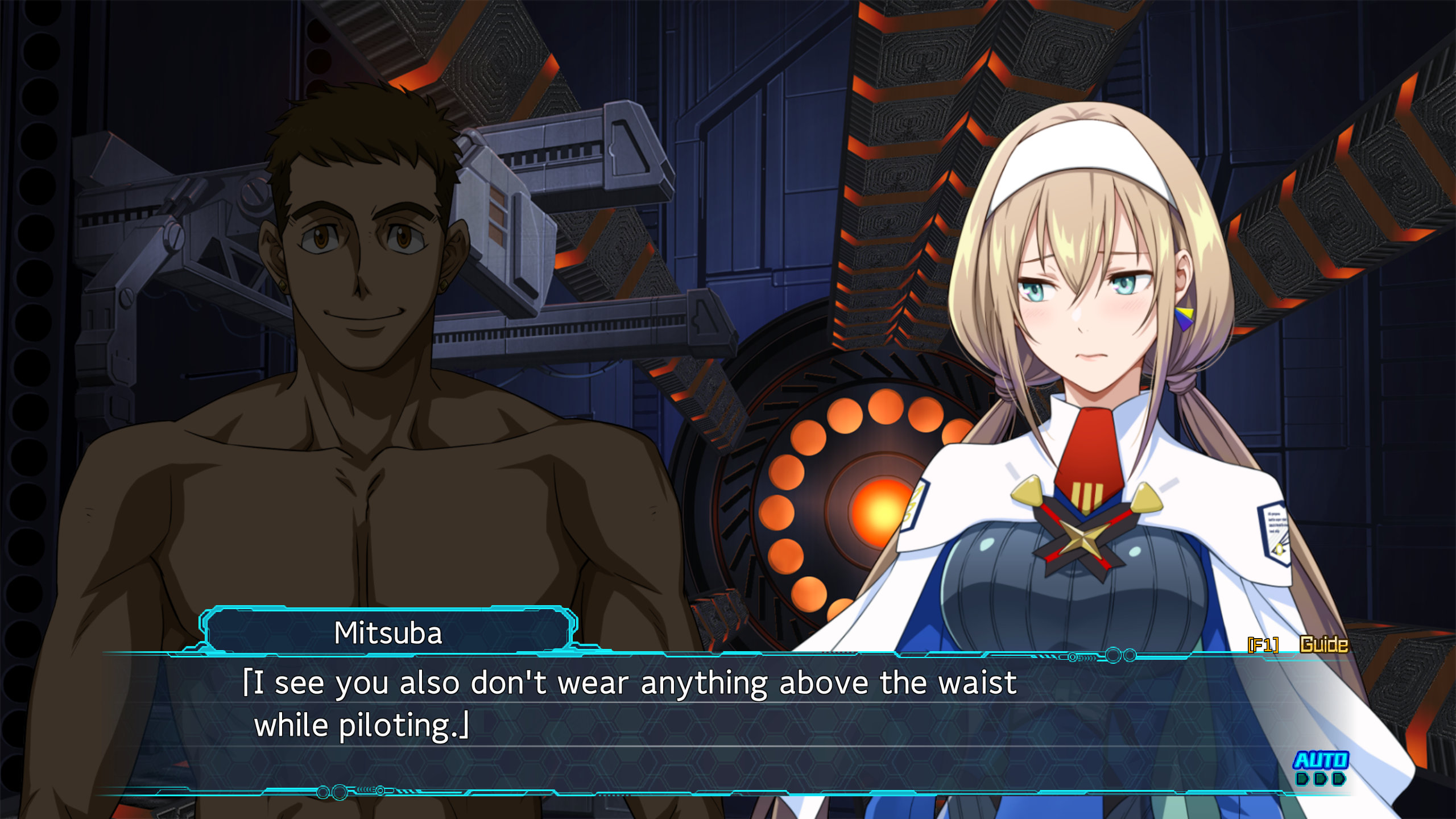Open the Guide help screen
Image resolution: width=1456 pixels, height=819 pixels.
pyautogui.click(x=1323, y=644)
